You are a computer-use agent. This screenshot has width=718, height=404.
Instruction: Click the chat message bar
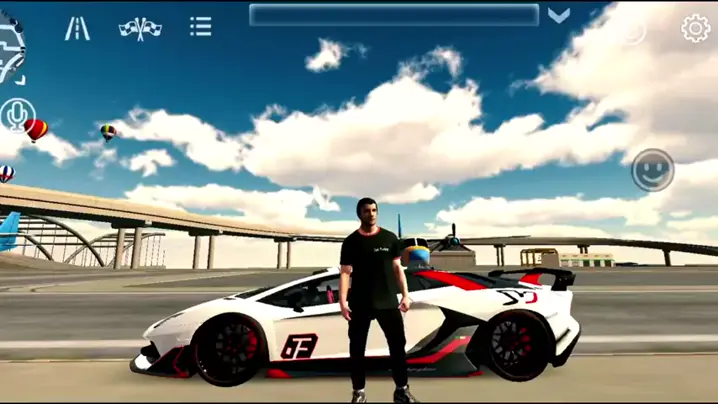[394, 15]
